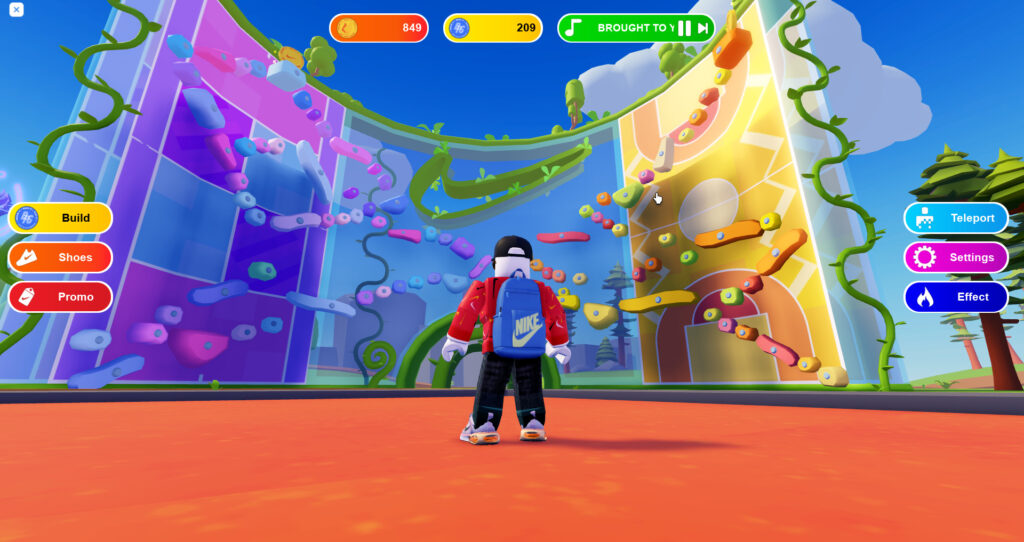Open the Effect menu

coord(956,297)
